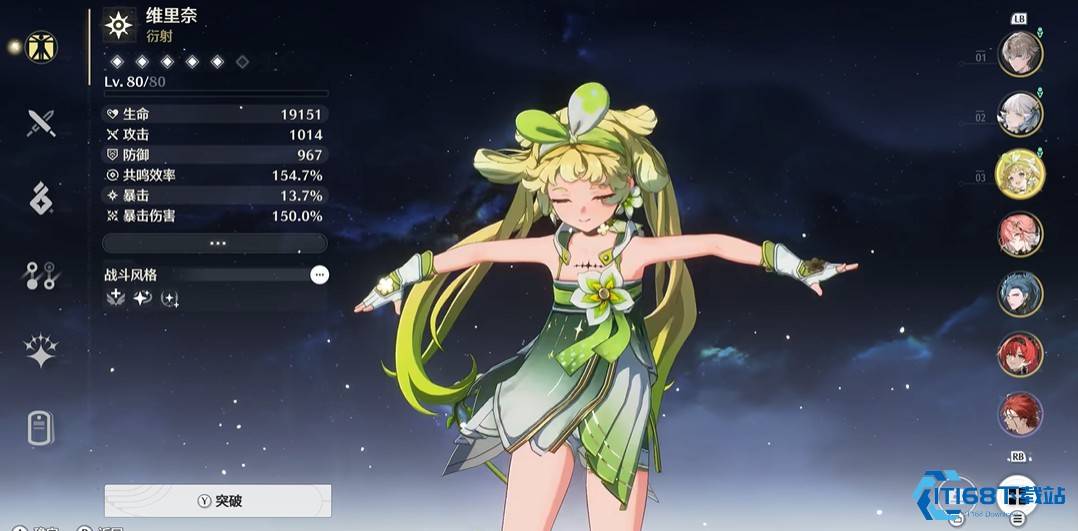
Task: Pick the red-haired character portrait on dark red
Action: click(1020, 354)
